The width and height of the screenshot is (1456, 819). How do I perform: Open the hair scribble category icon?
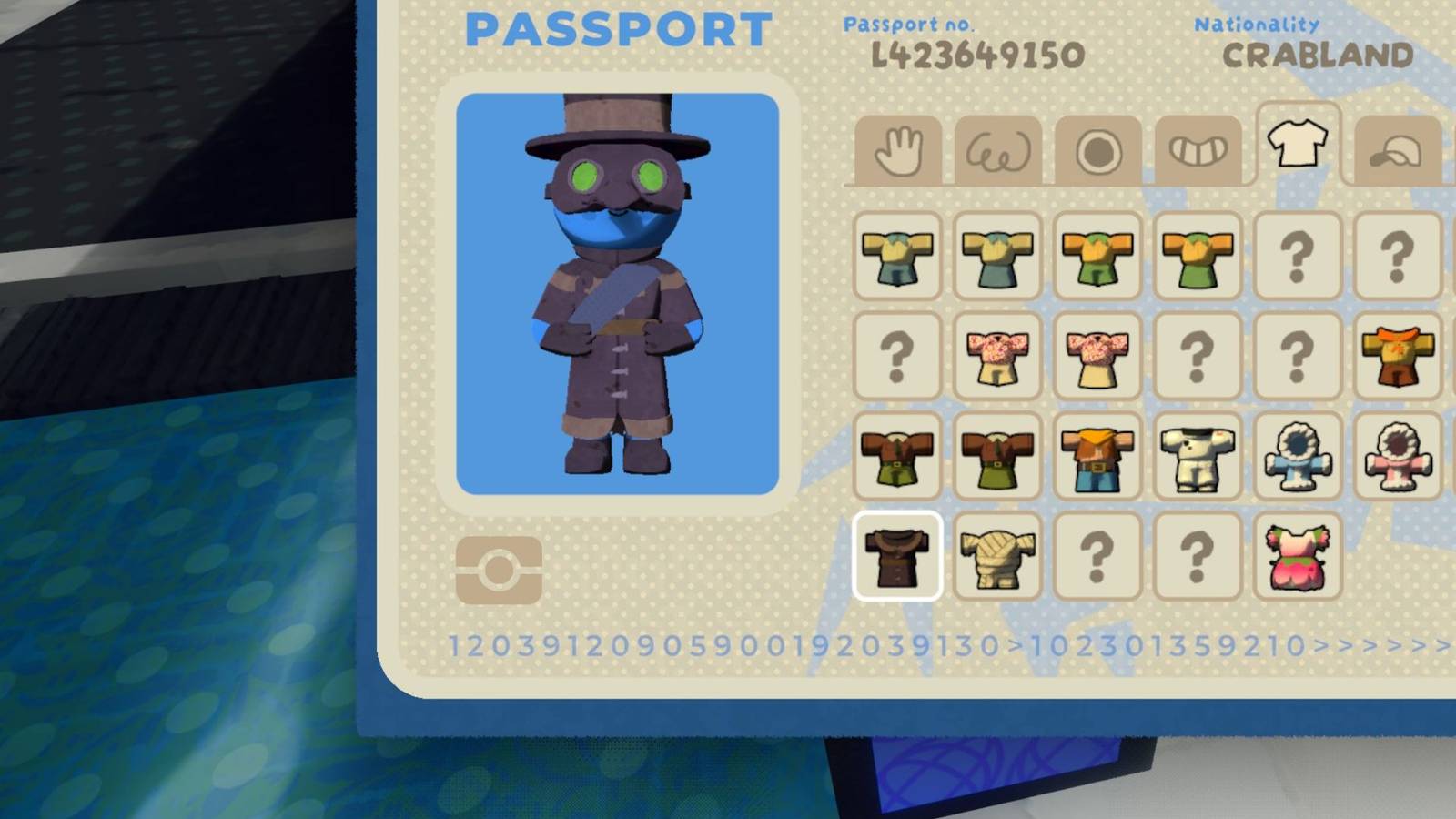[996, 150]
